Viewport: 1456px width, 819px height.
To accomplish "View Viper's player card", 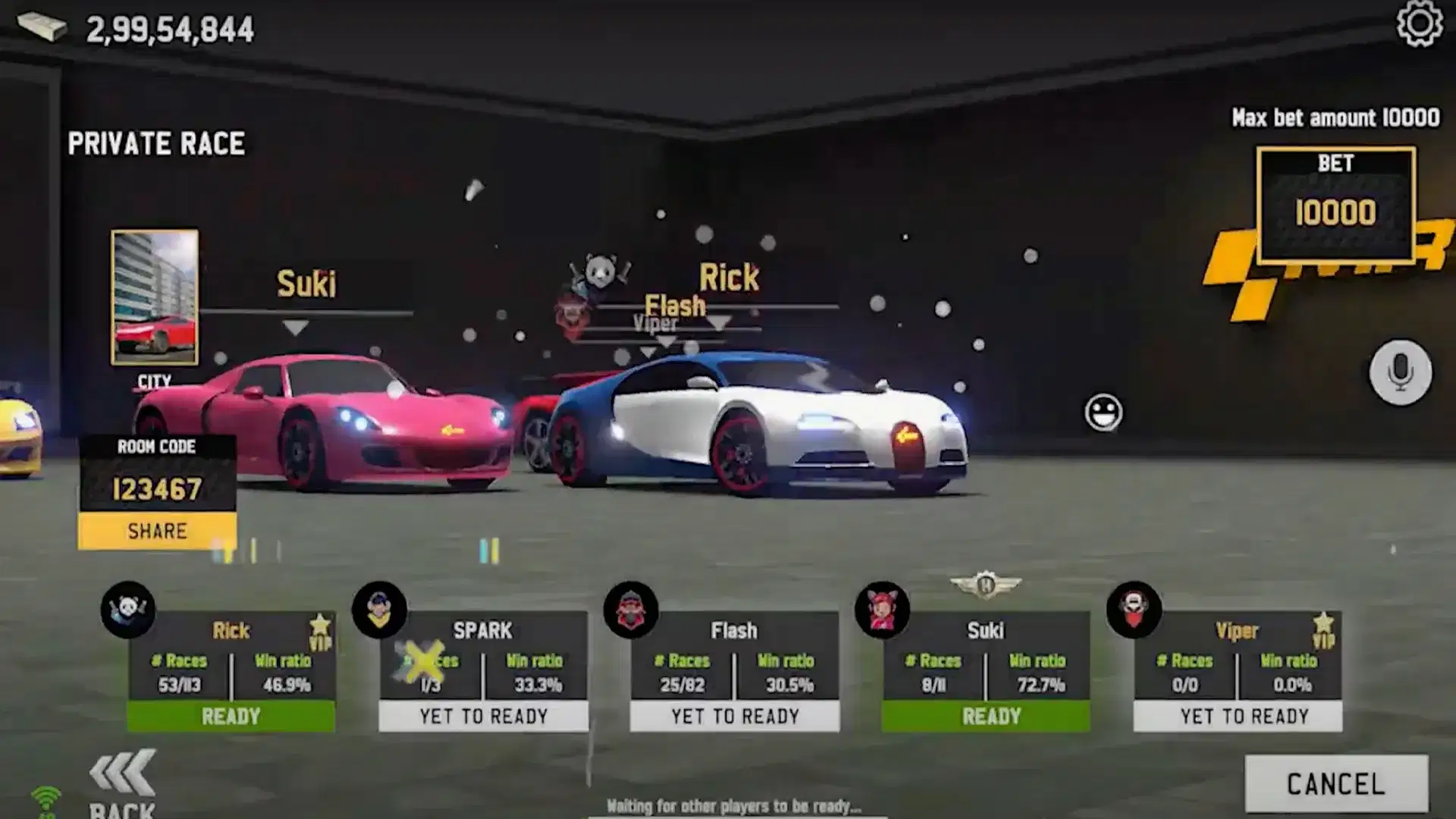I will coord(1237,671).
